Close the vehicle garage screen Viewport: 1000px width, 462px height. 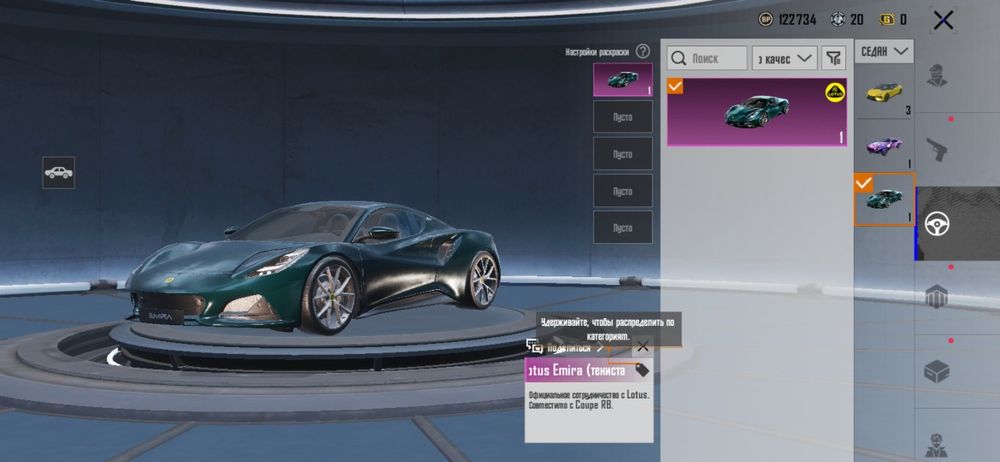tap(942, 19)
